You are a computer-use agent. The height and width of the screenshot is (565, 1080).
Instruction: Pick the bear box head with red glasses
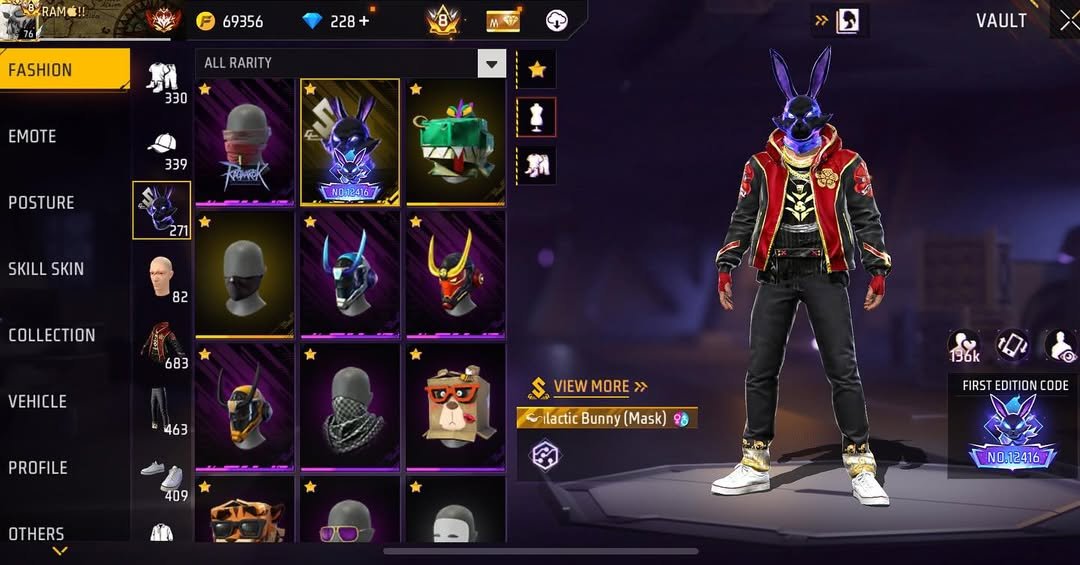[x=455, y=406]
